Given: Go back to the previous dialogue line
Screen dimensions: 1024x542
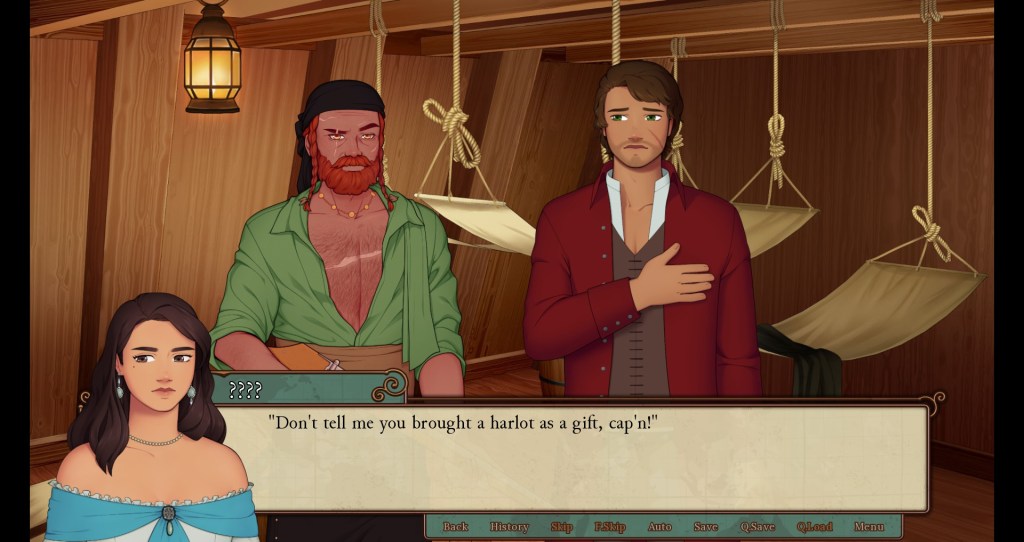Looking at the screenshot, I should click(x=455, y=527).
